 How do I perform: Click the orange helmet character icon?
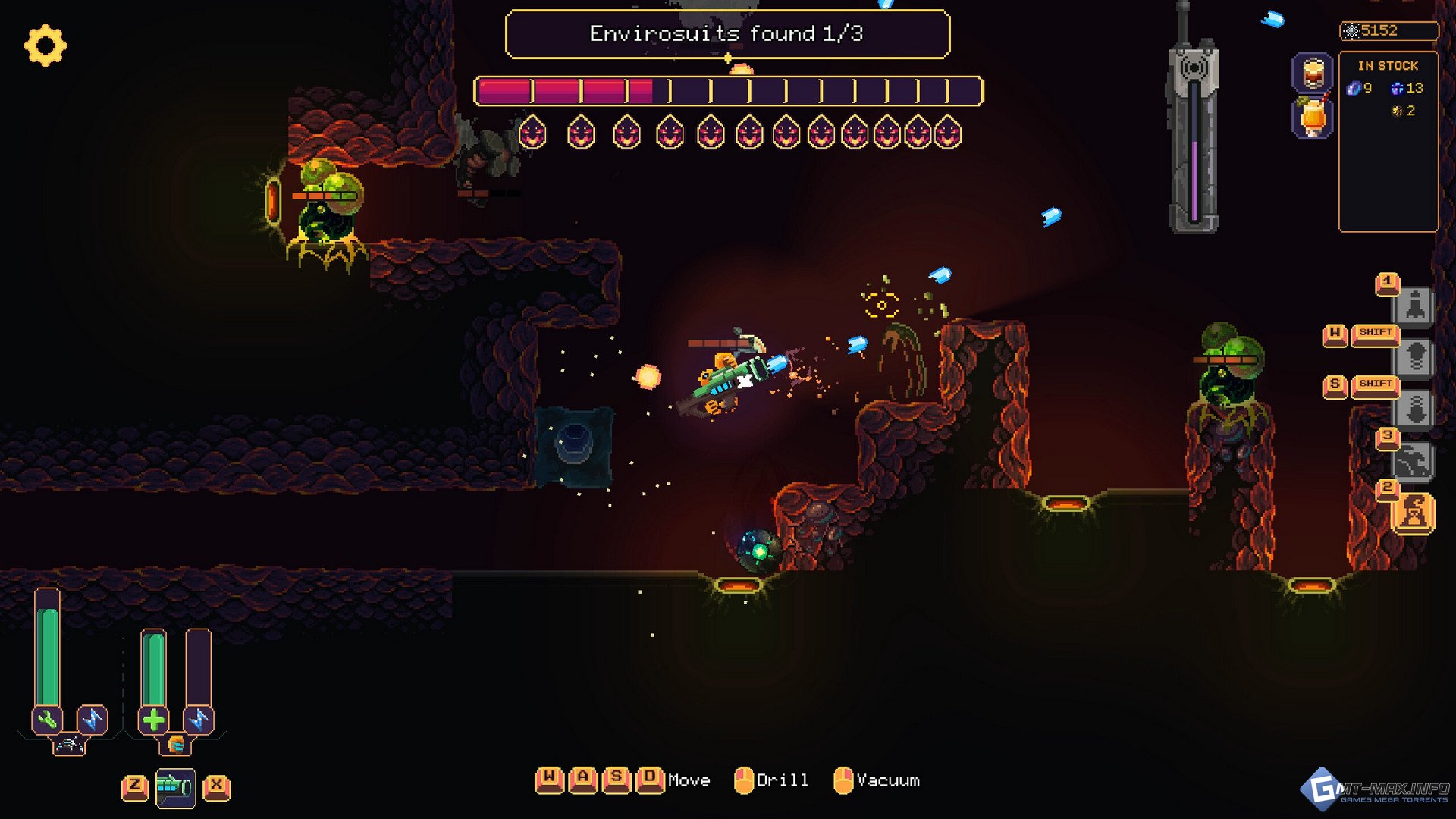point(176,745)
